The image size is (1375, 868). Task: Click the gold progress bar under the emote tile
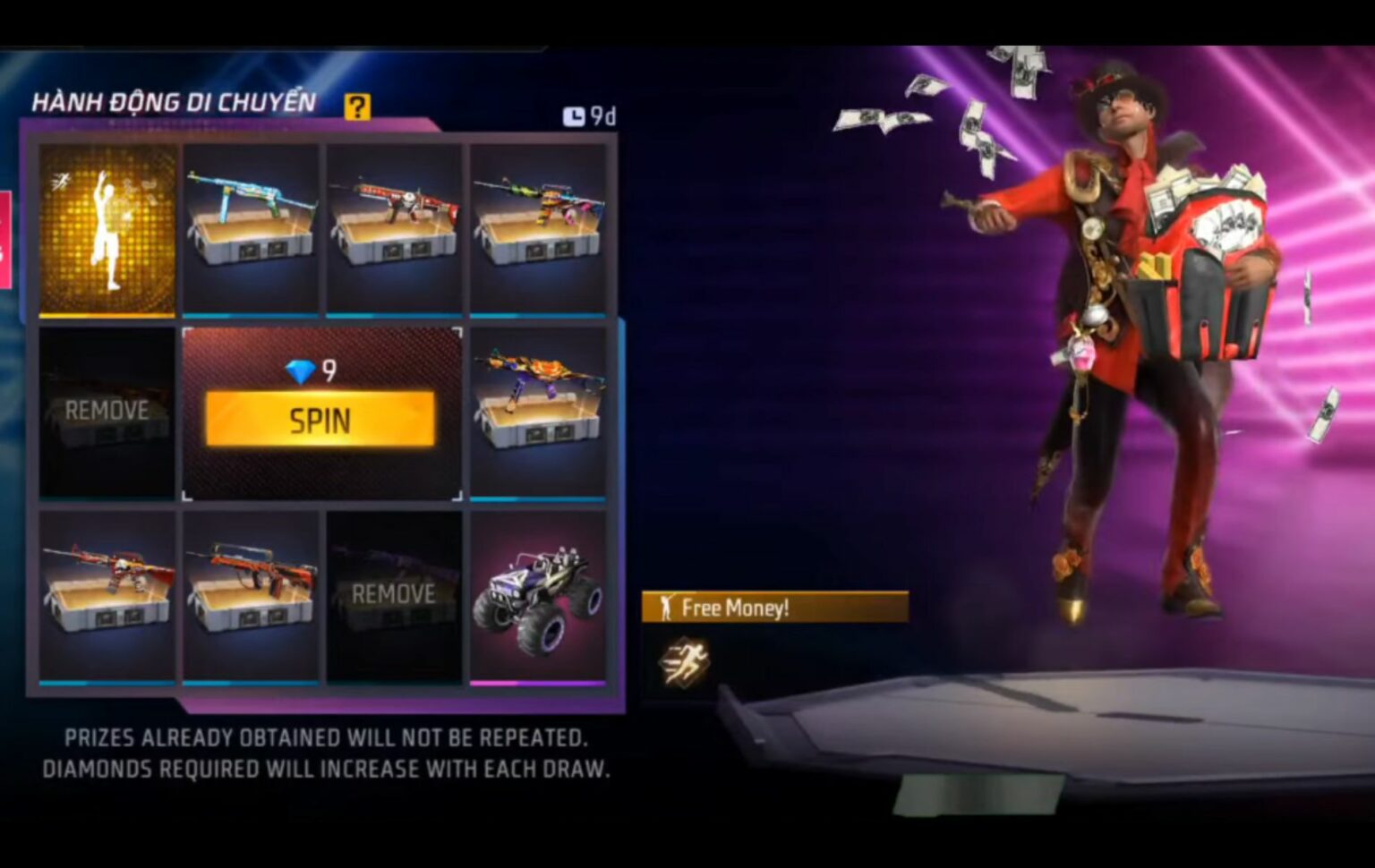click(x=107, y=316)
